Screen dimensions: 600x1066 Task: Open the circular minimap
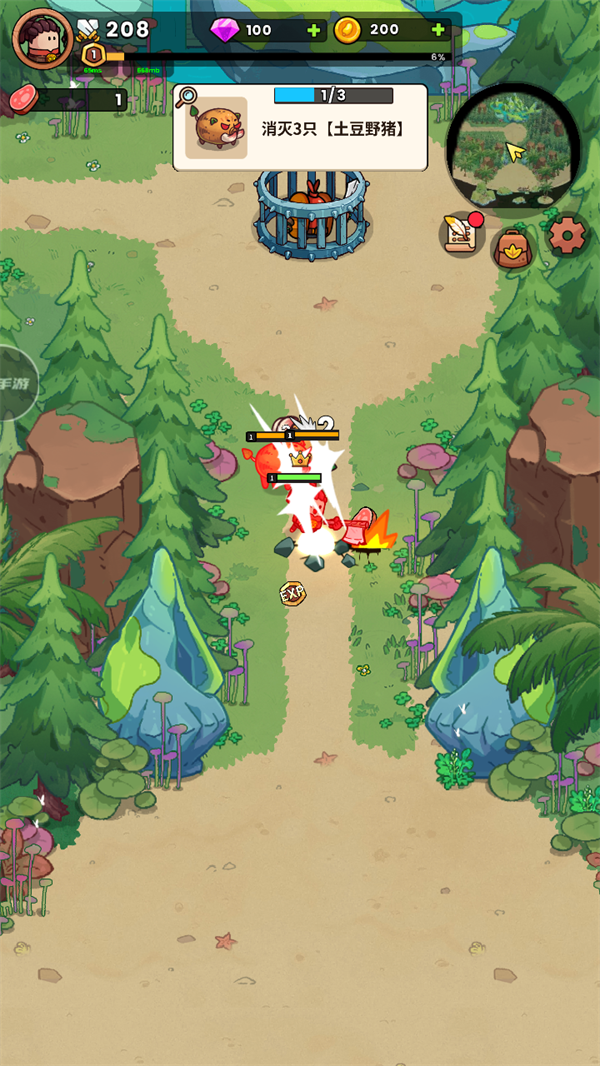[513, 150]
